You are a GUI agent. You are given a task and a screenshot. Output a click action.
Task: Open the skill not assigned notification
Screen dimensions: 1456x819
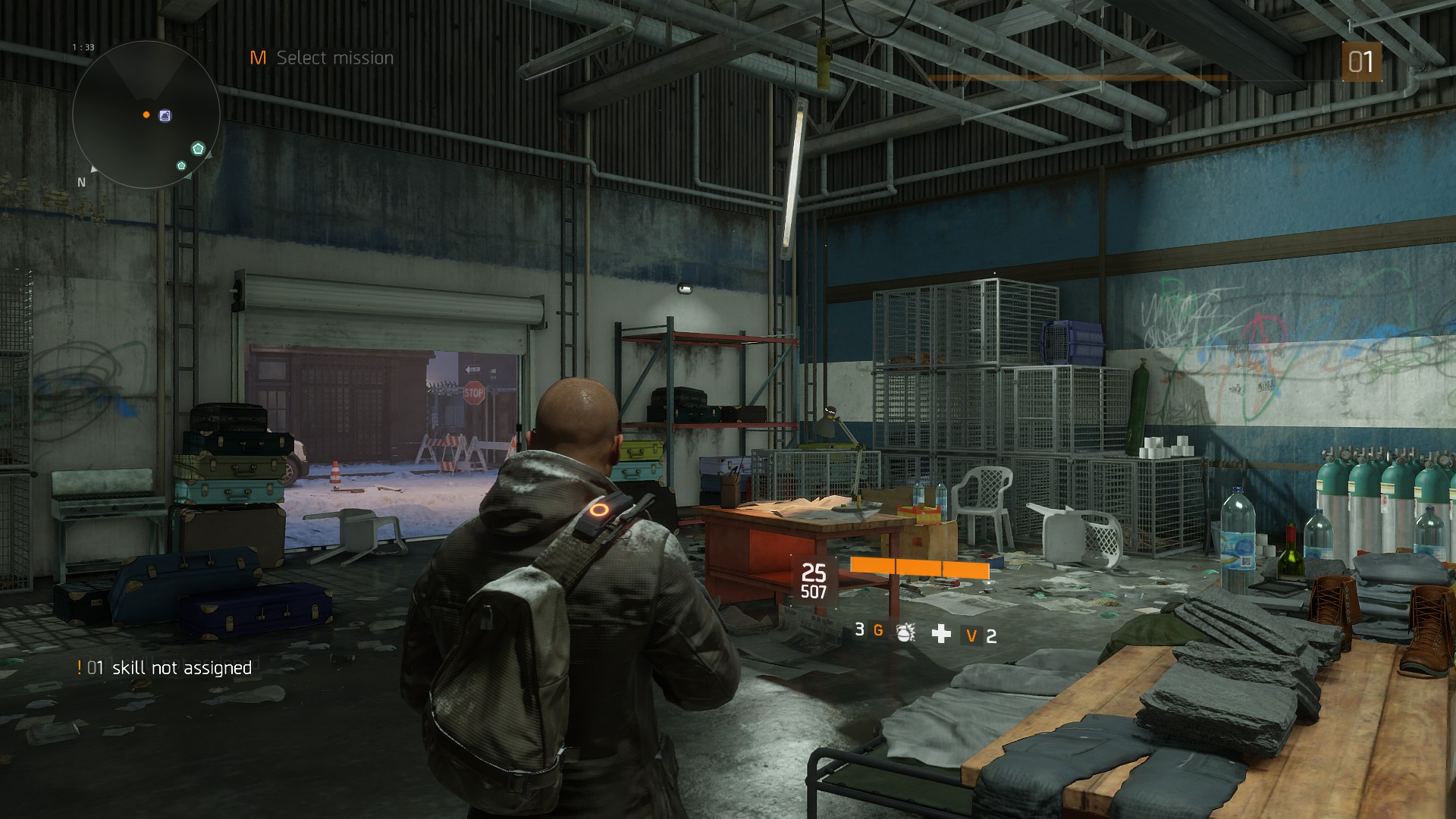165,667
